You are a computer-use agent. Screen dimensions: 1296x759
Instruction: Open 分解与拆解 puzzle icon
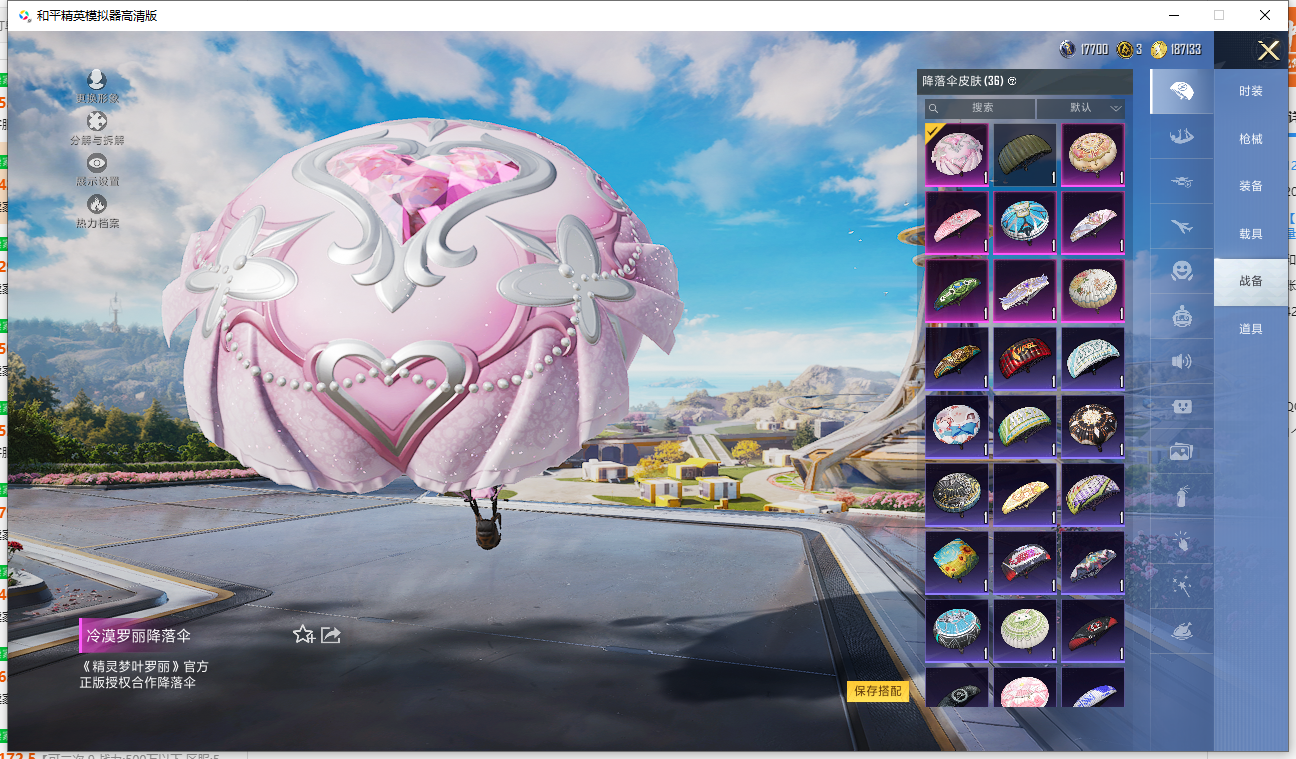[x=97, y=127]
